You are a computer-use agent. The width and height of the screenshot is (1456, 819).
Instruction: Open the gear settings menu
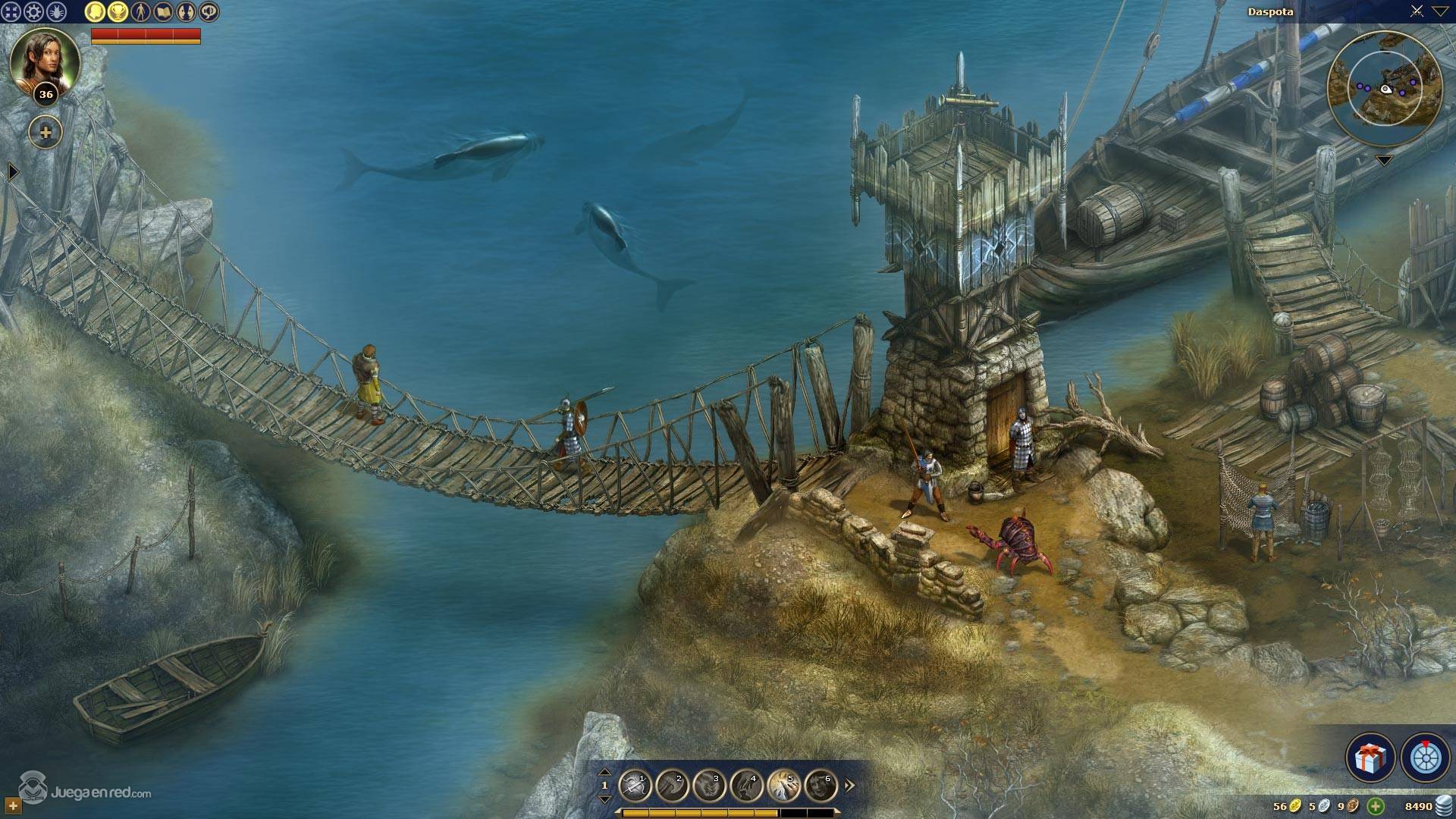(33, 11)
